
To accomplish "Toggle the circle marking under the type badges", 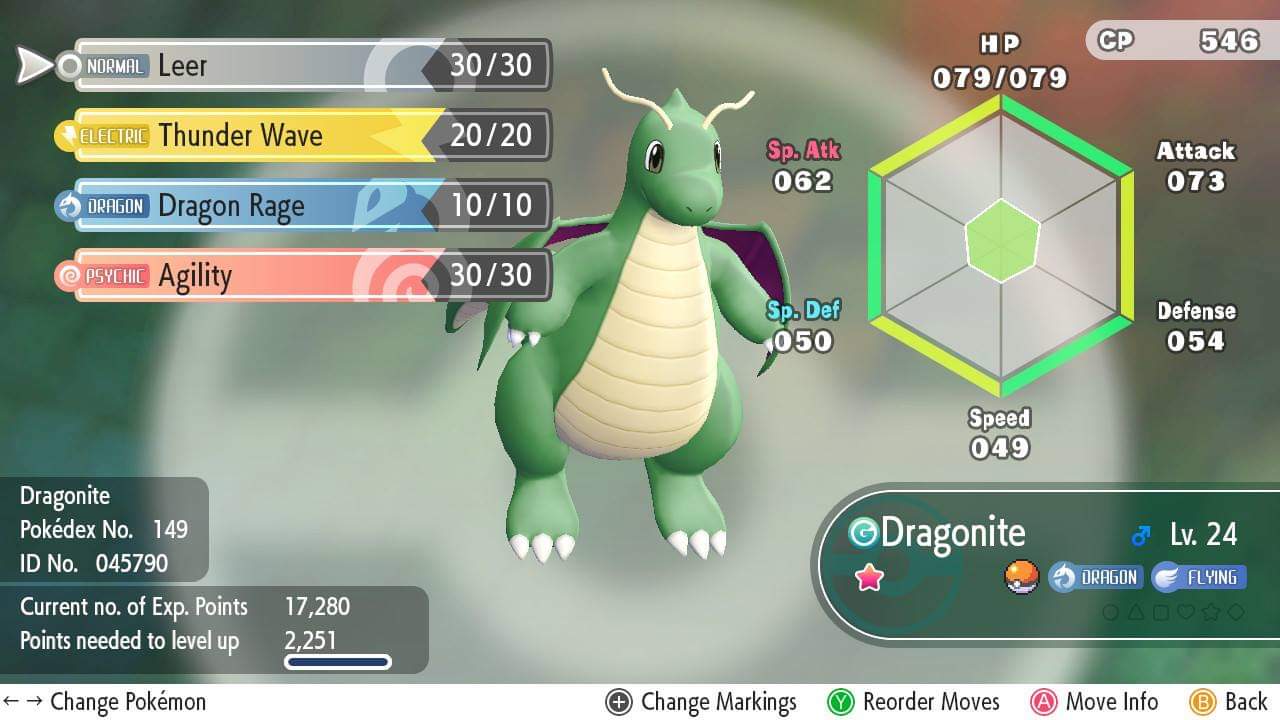I will click(1111, 611).
